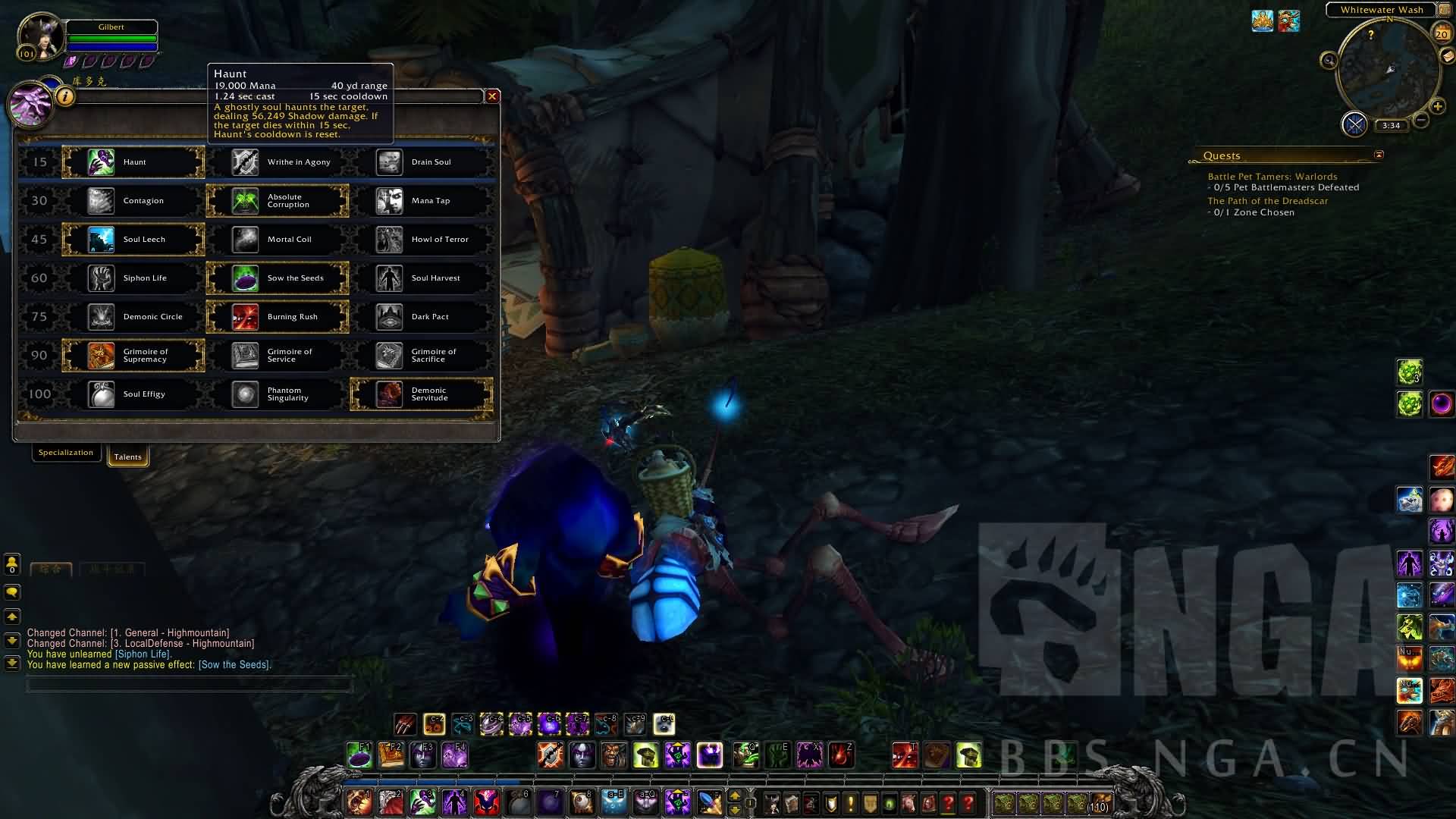Select the Contagion talent
The image size is (1456, 819).
pyautogui.click(x=133, y=201)
